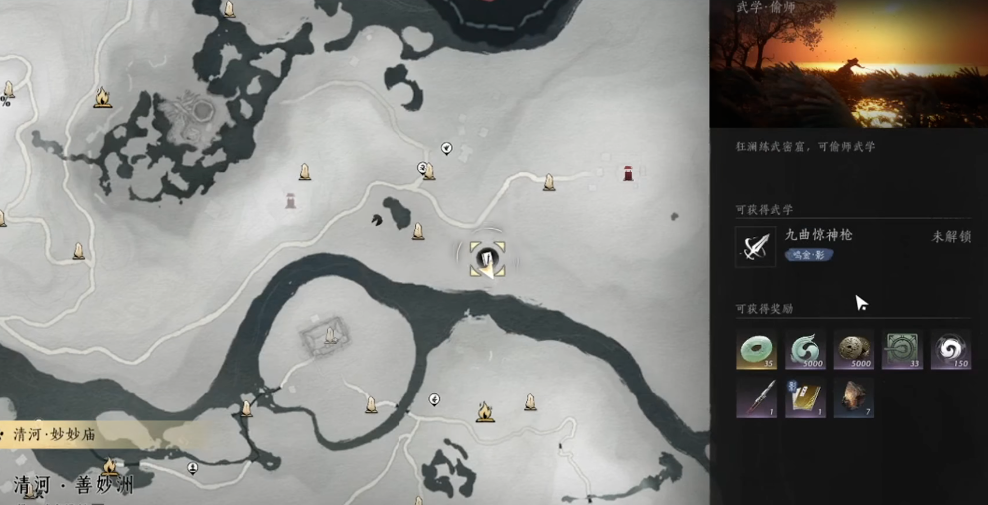Inspect the yellow manual book reward
This screenshot has height=505, width=988.
(x=805, y=397)
